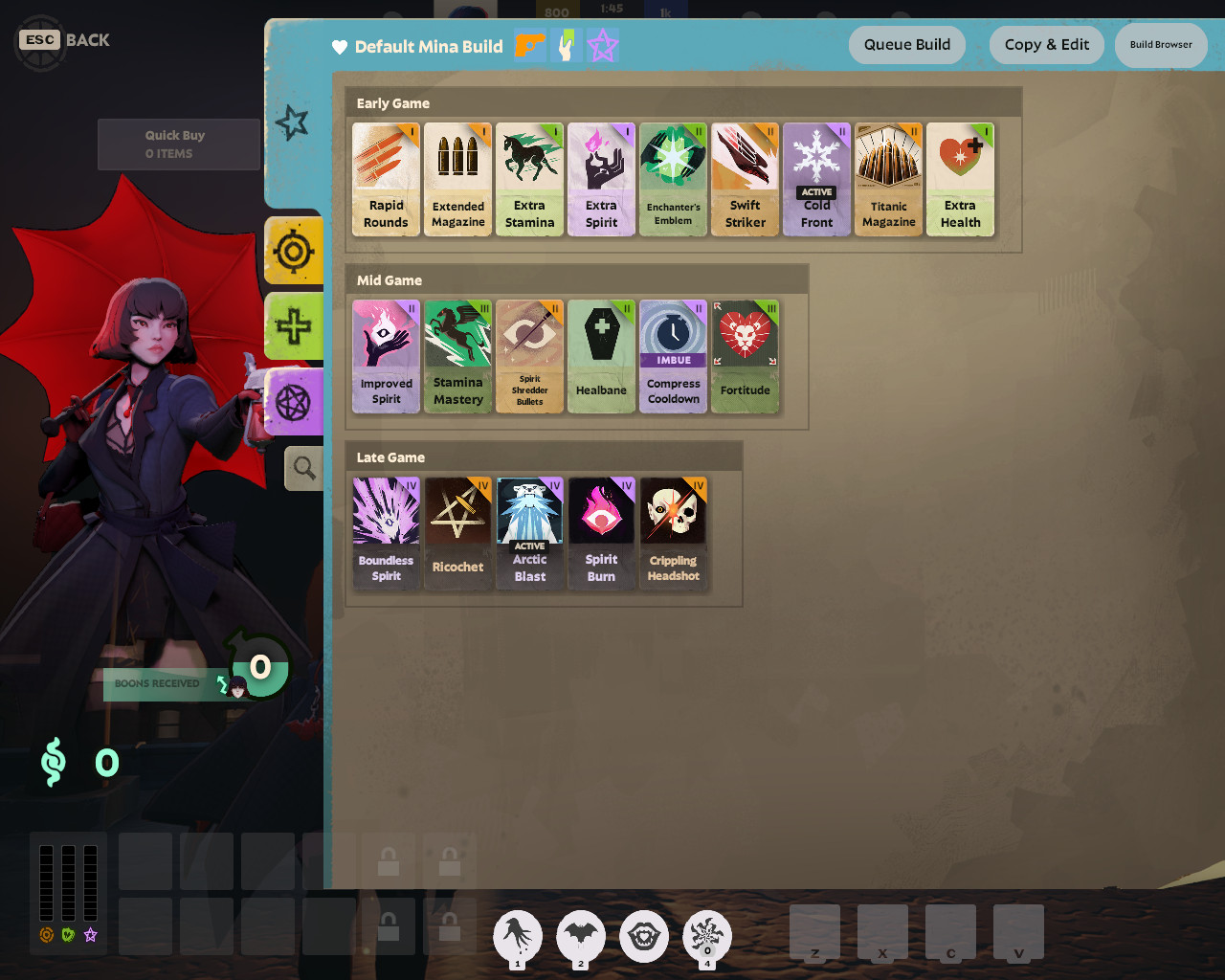
Task: Click the Copy & Edit button
Action: (x=1047, y=44)
